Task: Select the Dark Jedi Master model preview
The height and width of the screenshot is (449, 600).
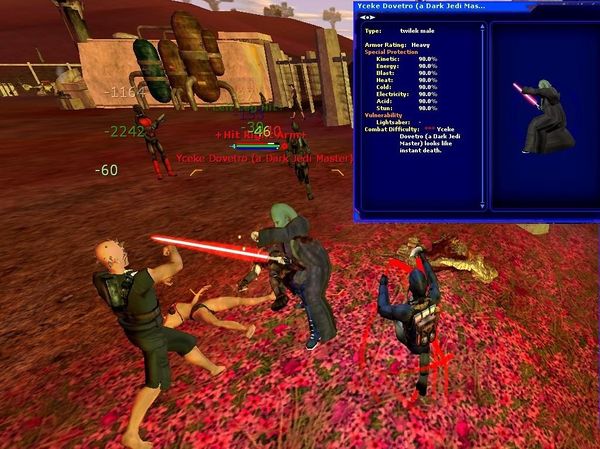Action: click(x=540, y=118)
